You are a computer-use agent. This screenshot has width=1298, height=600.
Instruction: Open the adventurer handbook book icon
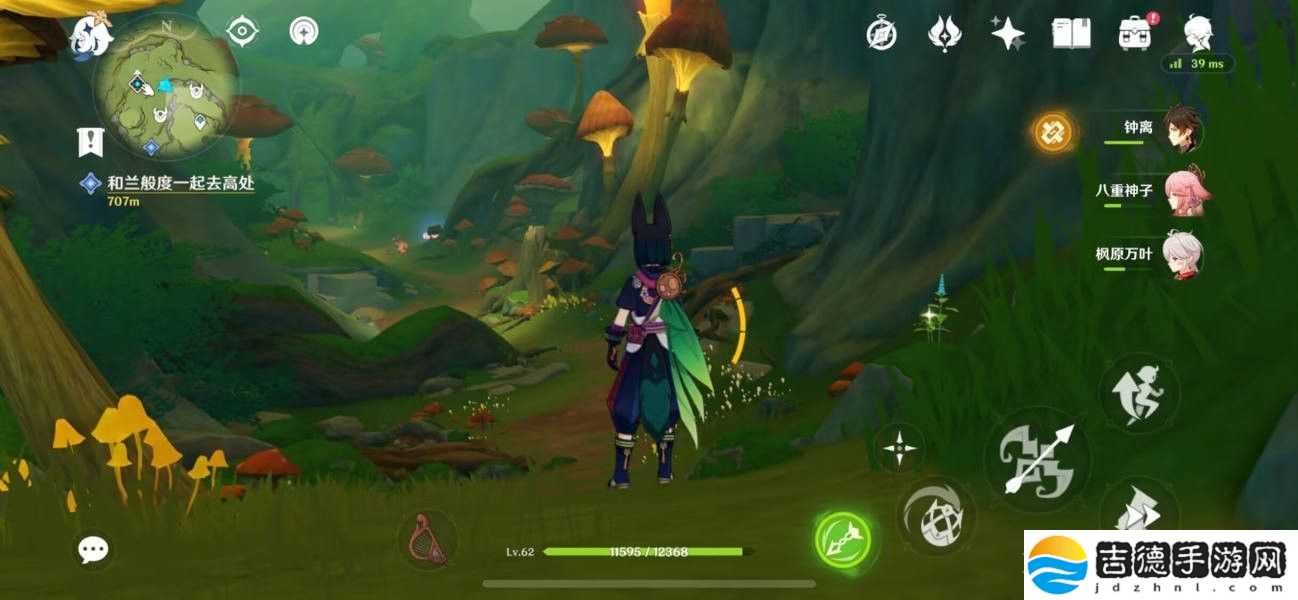pos(1071,34)
